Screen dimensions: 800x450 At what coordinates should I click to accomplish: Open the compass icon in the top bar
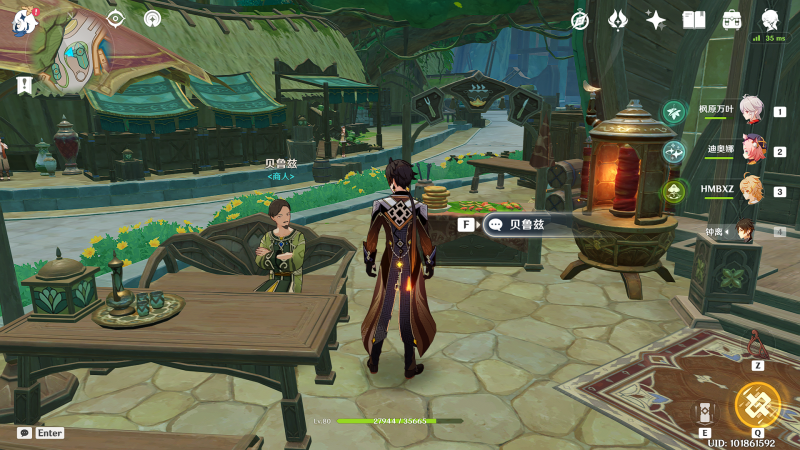[580, 19]
